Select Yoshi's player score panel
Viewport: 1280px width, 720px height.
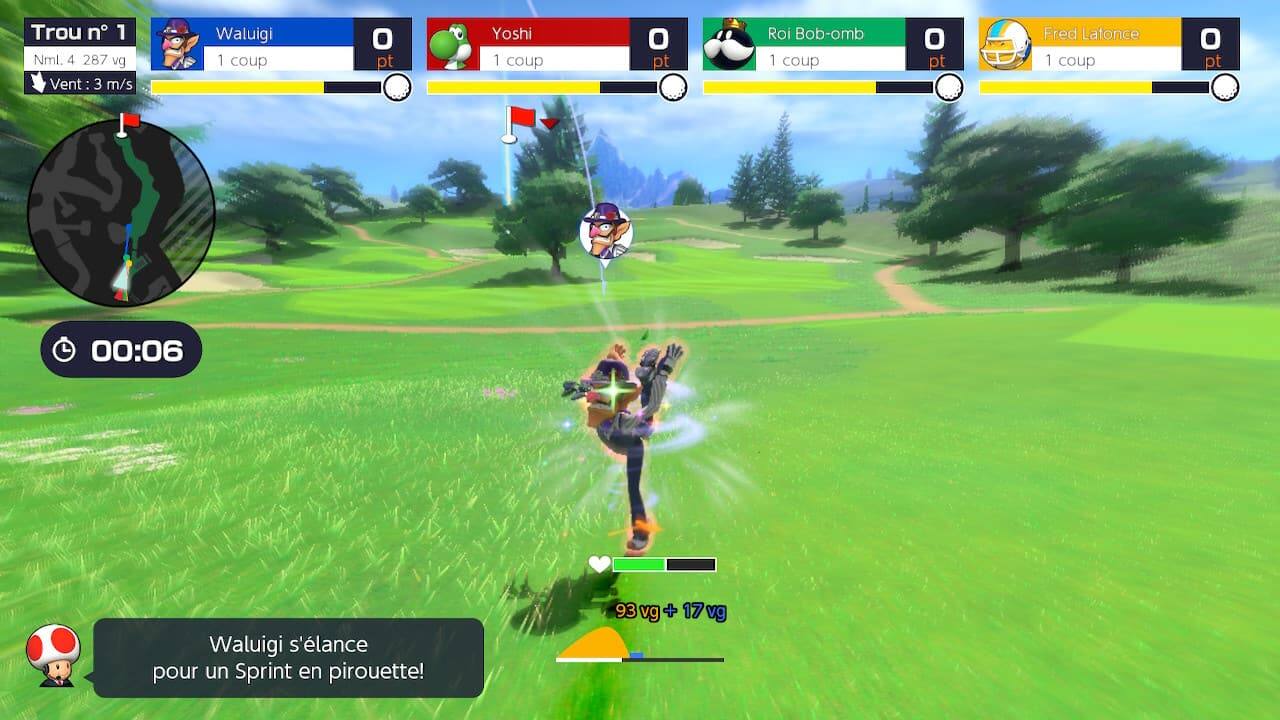[557, 45]
